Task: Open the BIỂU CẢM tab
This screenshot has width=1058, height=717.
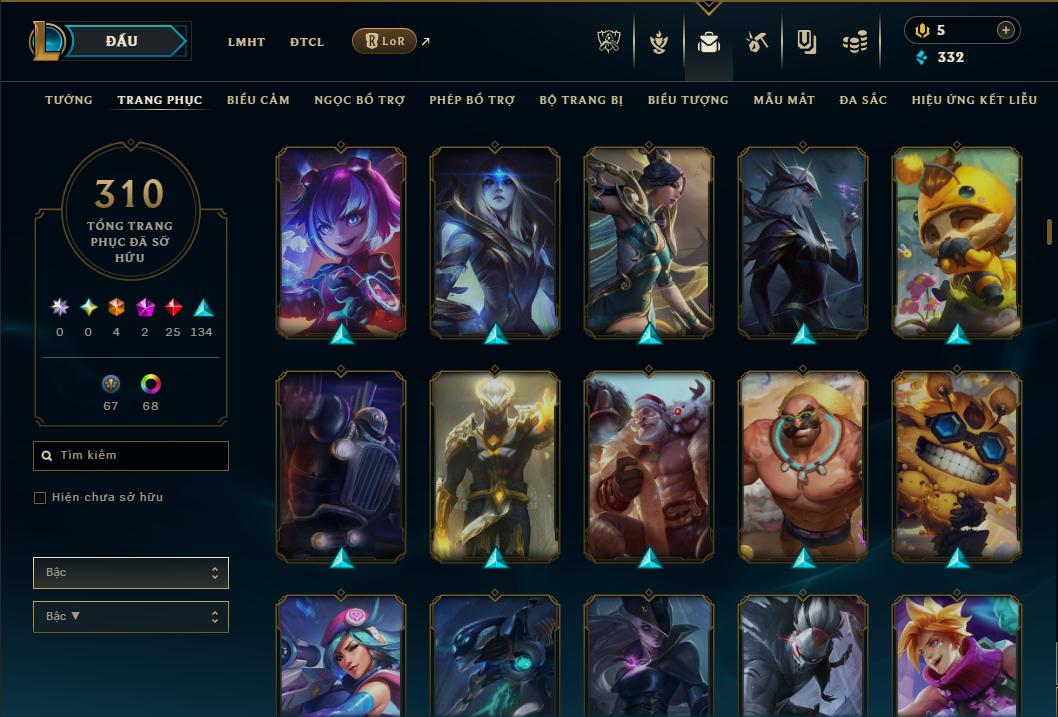Action: 258,100
